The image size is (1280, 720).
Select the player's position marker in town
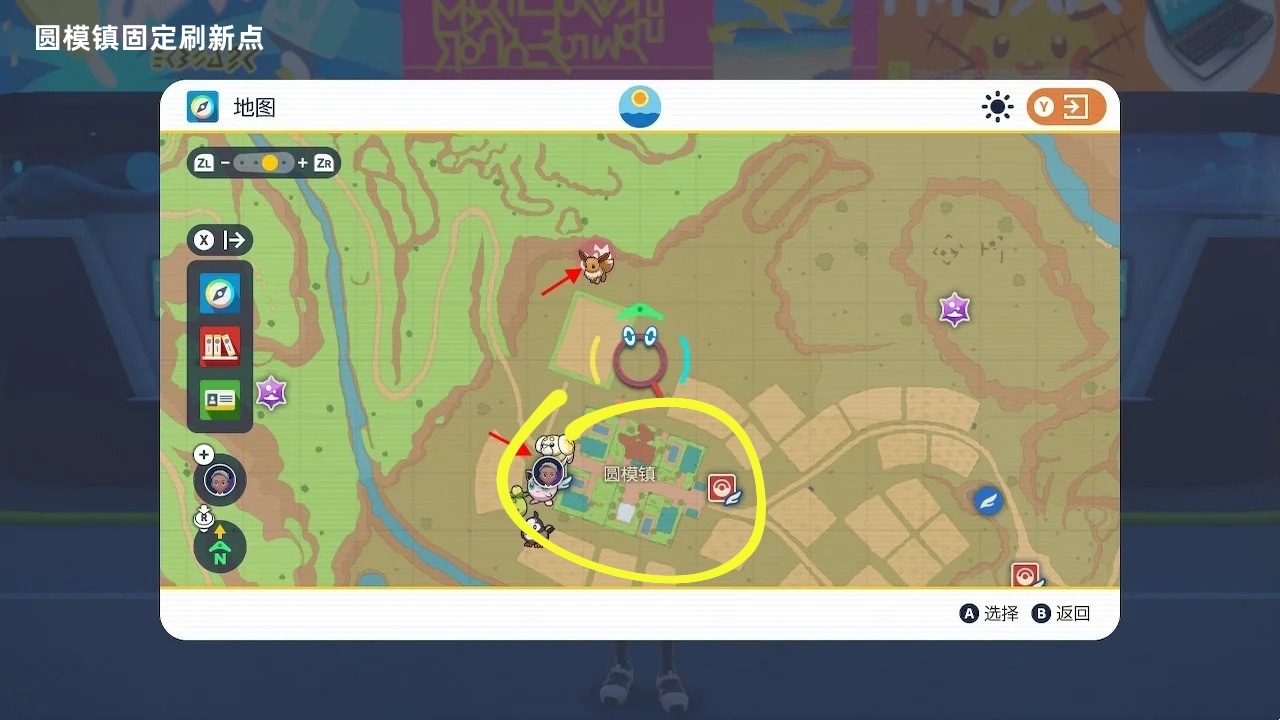(x=546, y=472)
